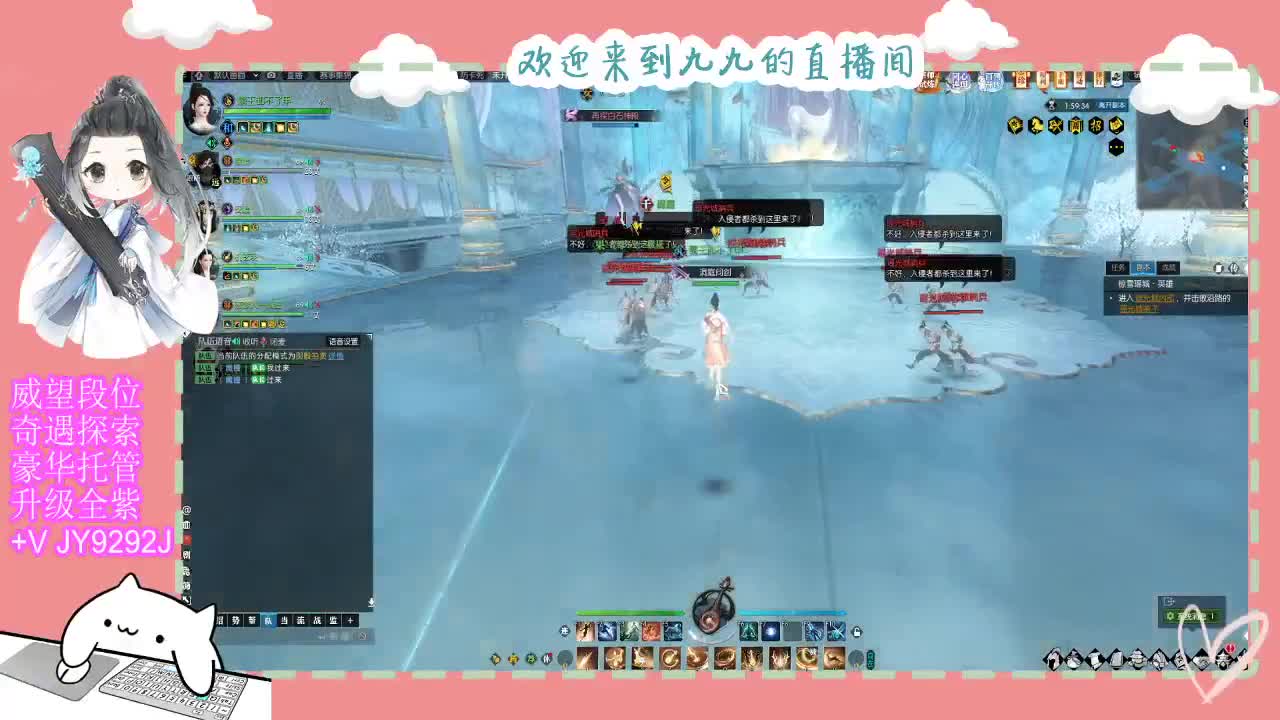This screenshot has width=1280, height=720.
Task: Click the microphone toggle at the chat window bottom
Action: [x=372, y=601]
